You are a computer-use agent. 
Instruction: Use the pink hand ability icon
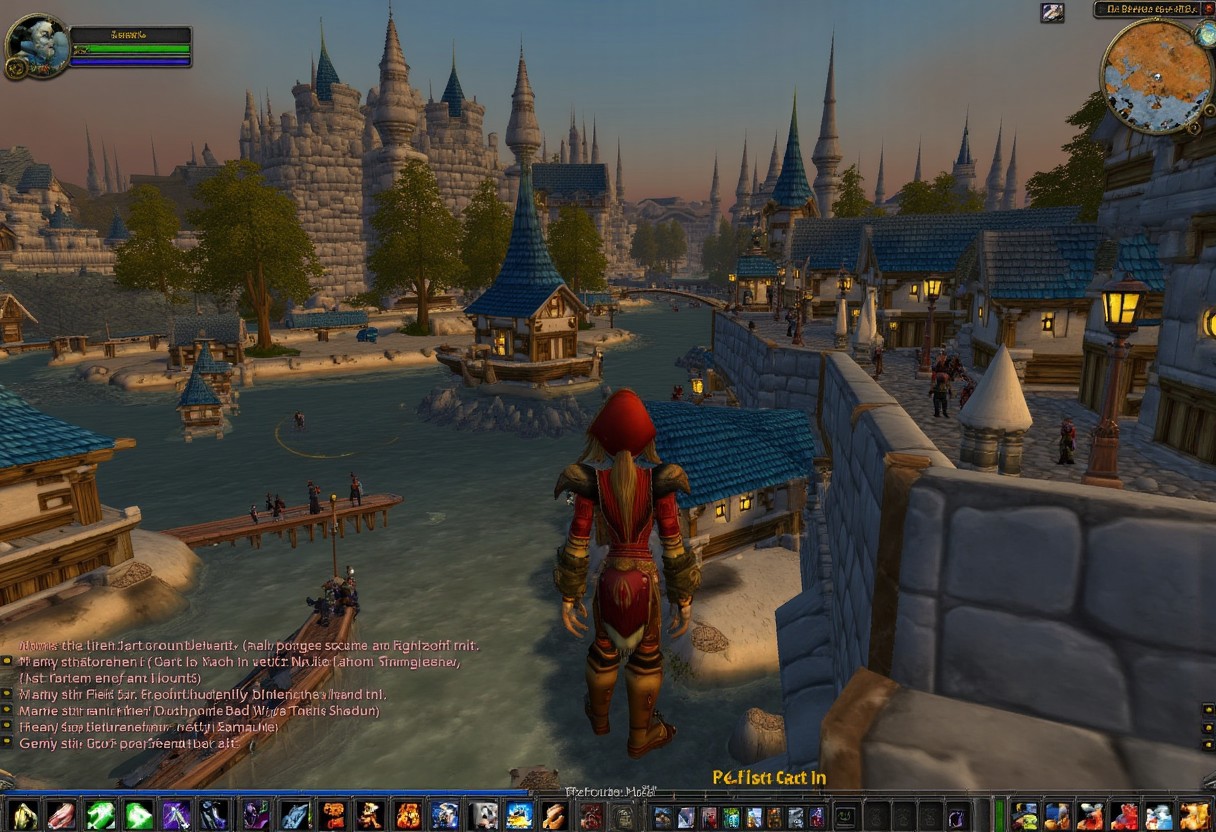pos(61,815)
